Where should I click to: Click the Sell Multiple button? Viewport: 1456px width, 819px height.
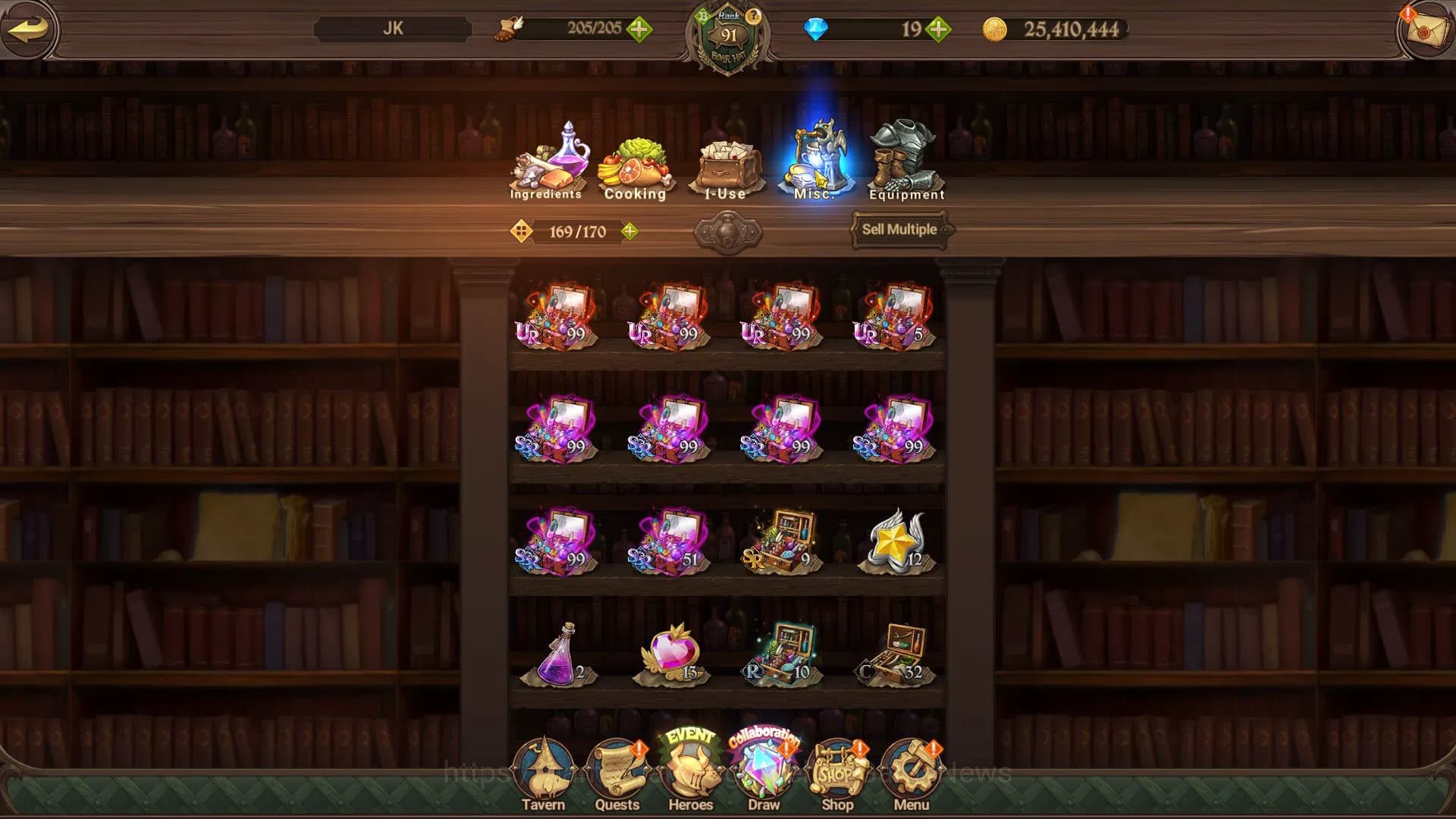tap(899, 230)
